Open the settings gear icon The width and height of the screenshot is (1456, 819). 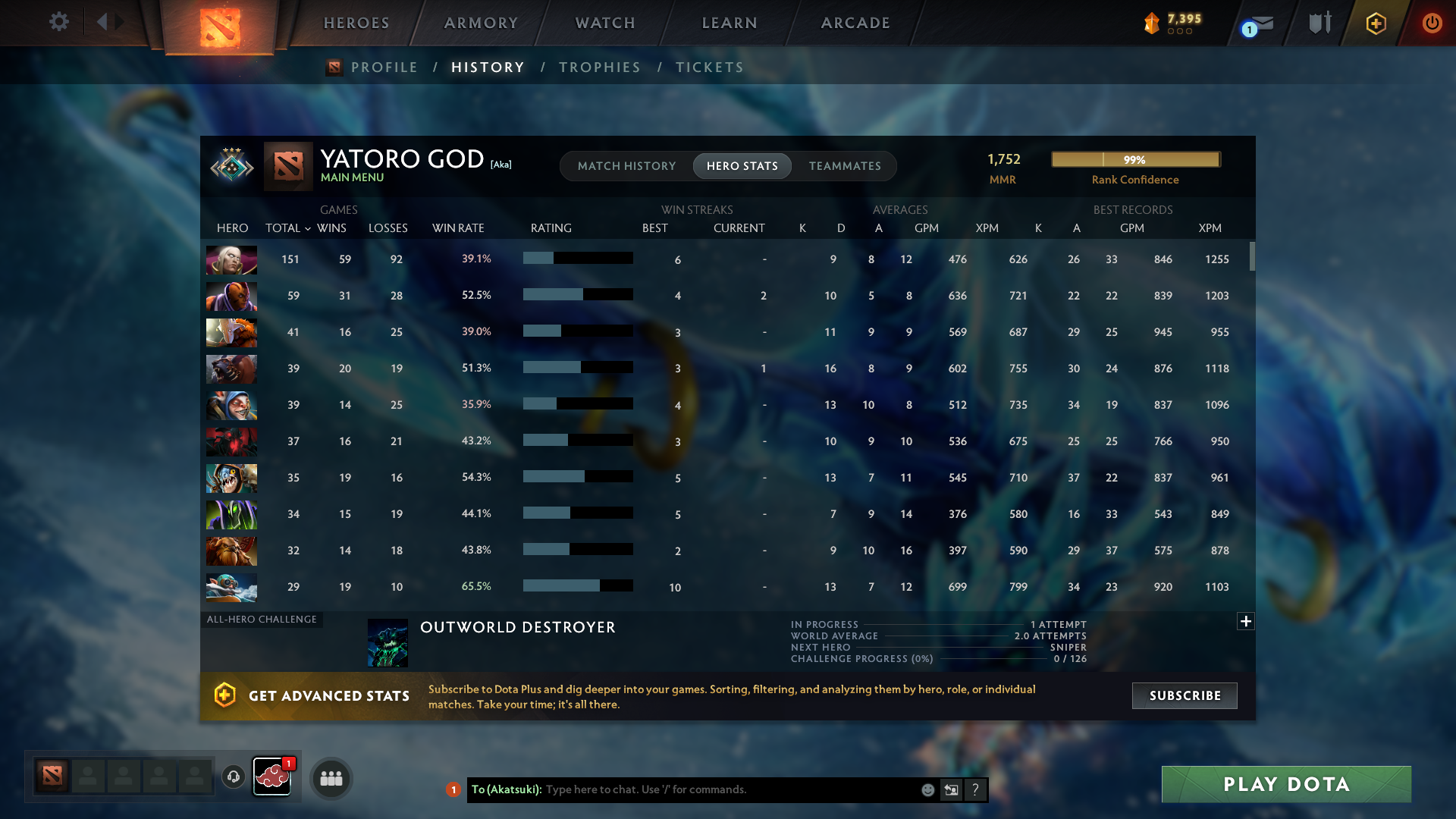pos(59,22)
